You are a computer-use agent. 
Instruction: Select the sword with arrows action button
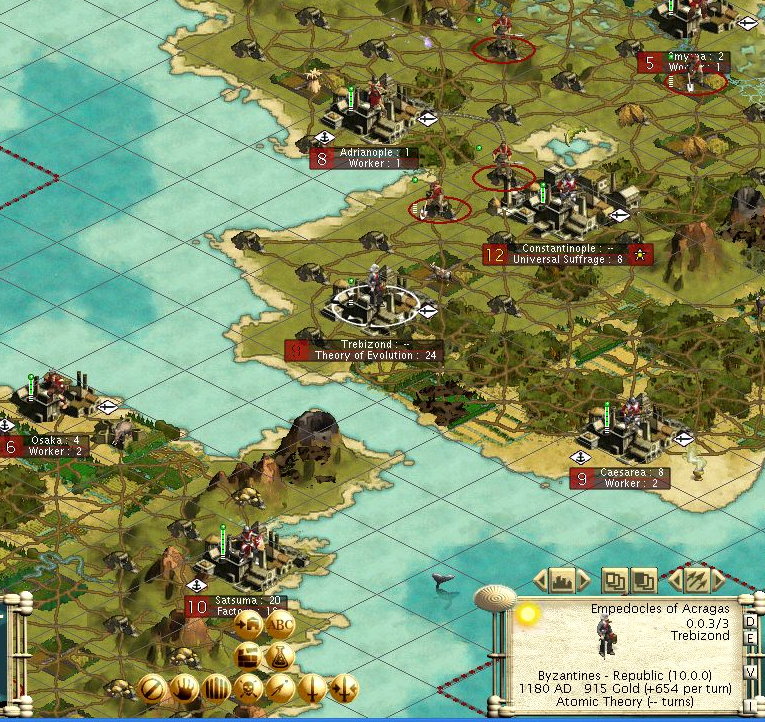tap(344, 688)
